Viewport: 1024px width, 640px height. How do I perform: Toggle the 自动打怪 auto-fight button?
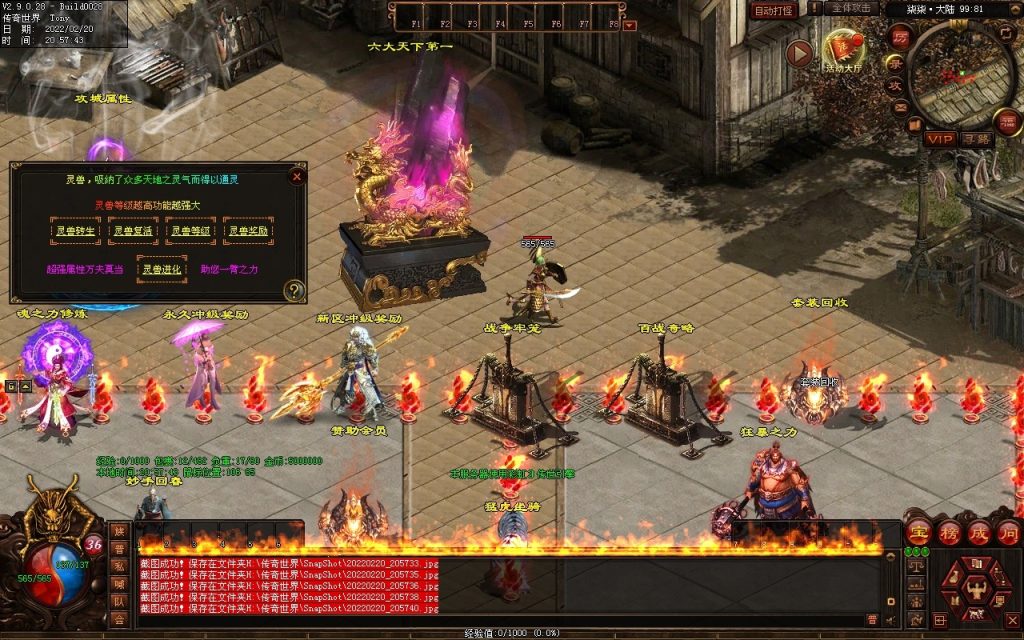(775, 10)
